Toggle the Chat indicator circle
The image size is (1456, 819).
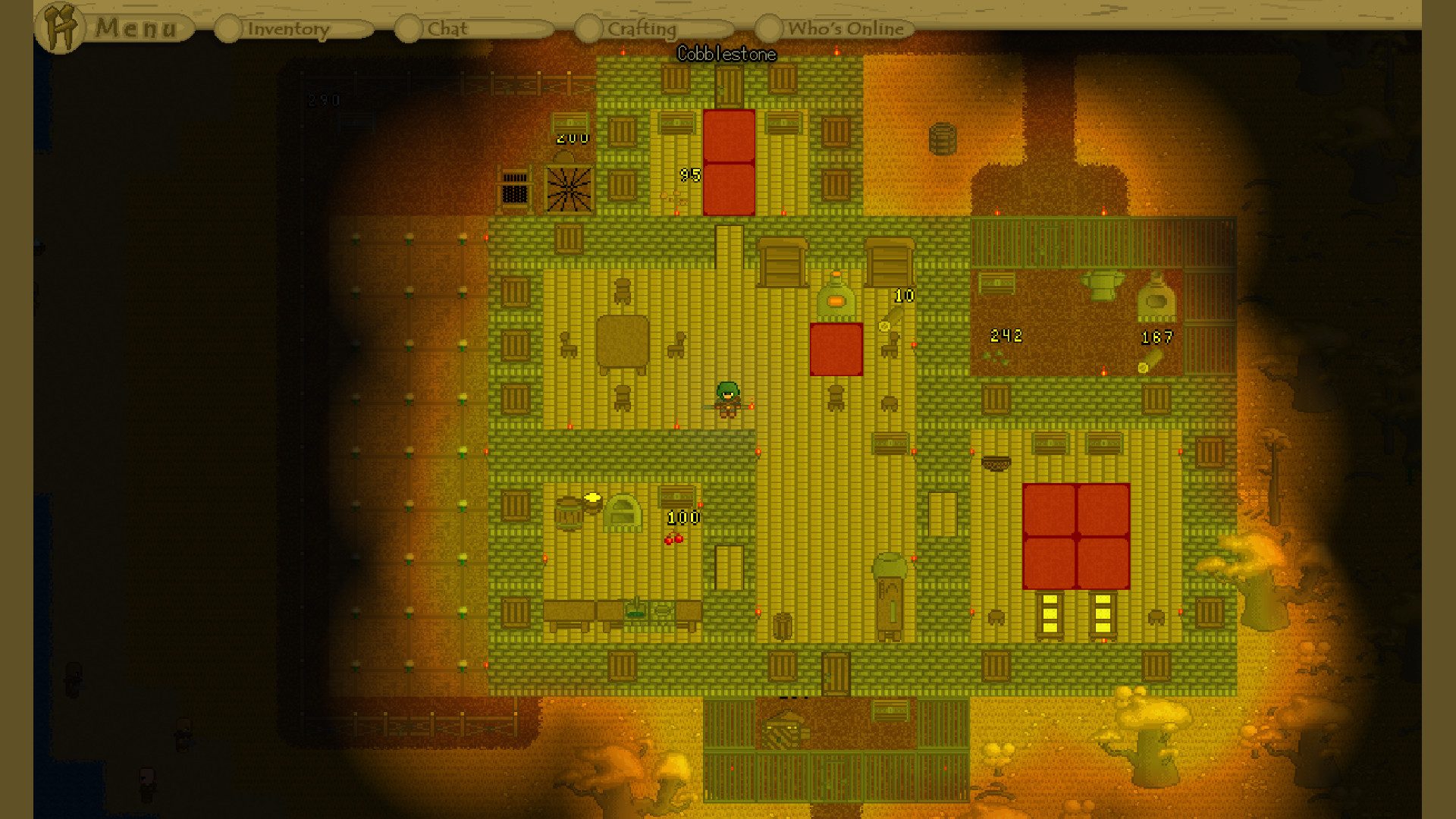[x=409, y=27]
